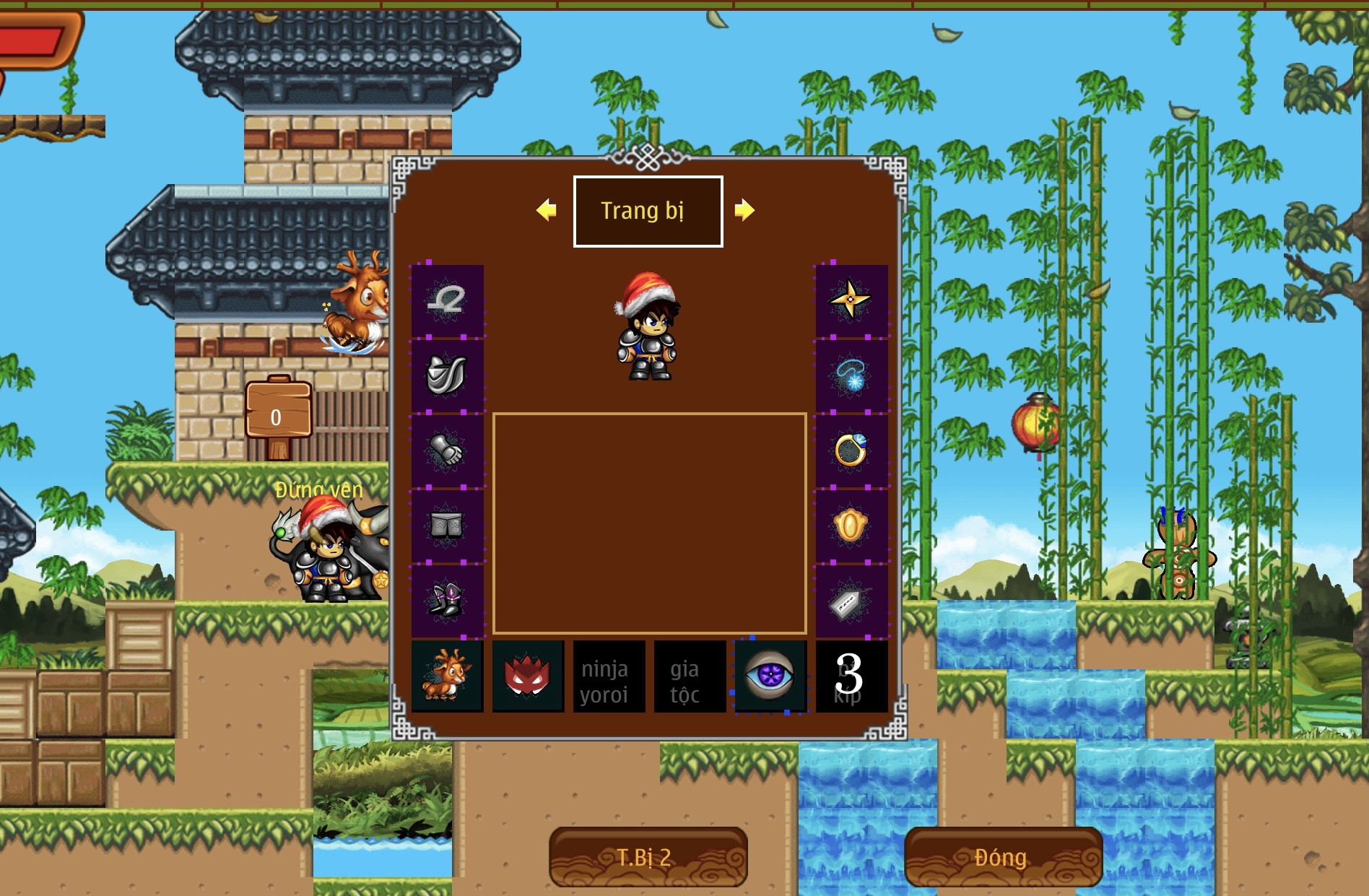Screen dimensions: 1369x896
Task: Select the blue necklace slot
Action: [x=851, y=375]
